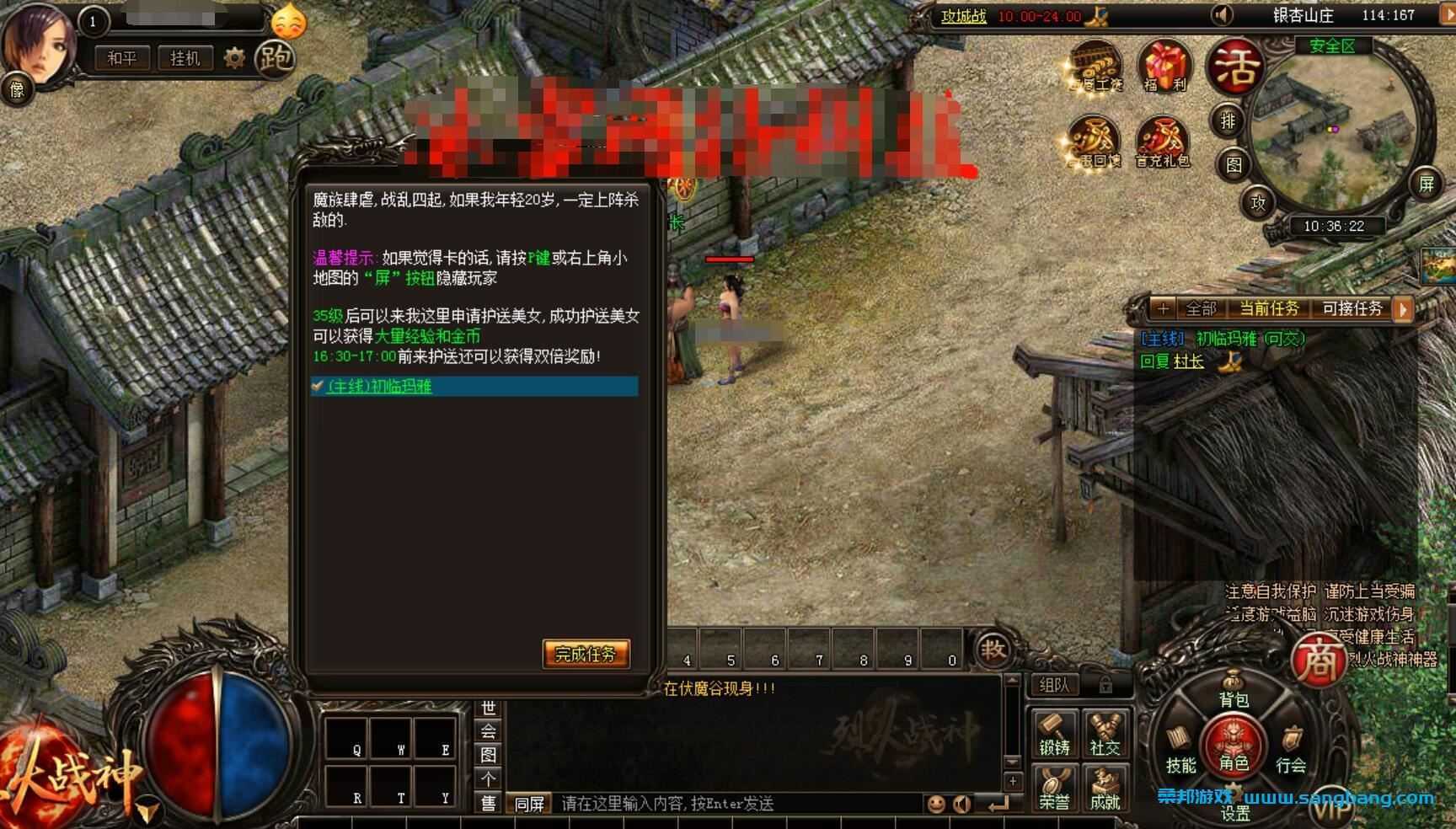1456x829 pixels.
Task: Toggle 挂机 auto-play mode
Action: coord(184,59)
